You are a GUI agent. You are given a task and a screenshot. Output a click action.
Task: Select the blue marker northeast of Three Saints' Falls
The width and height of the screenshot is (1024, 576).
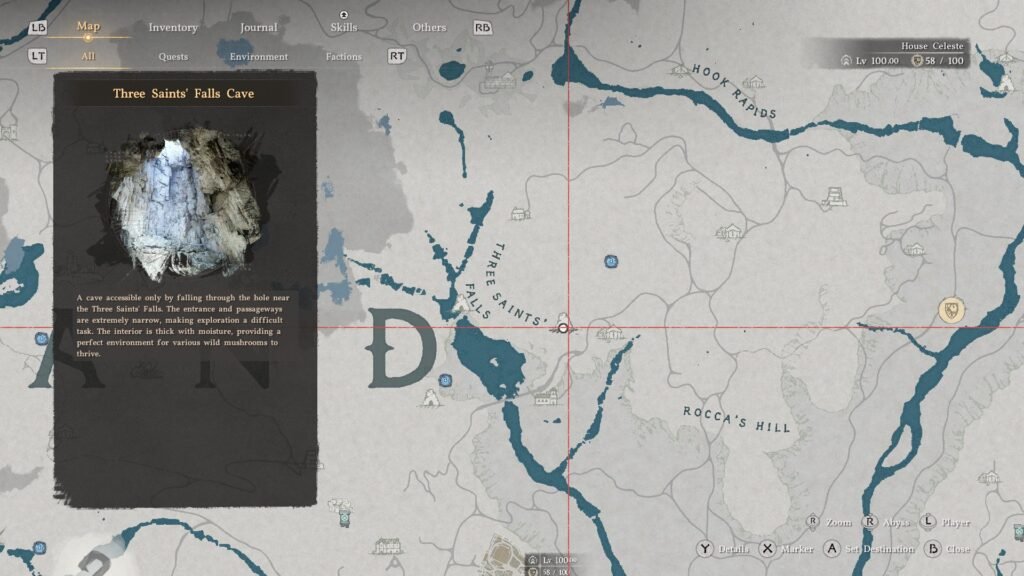pos(610,262)
